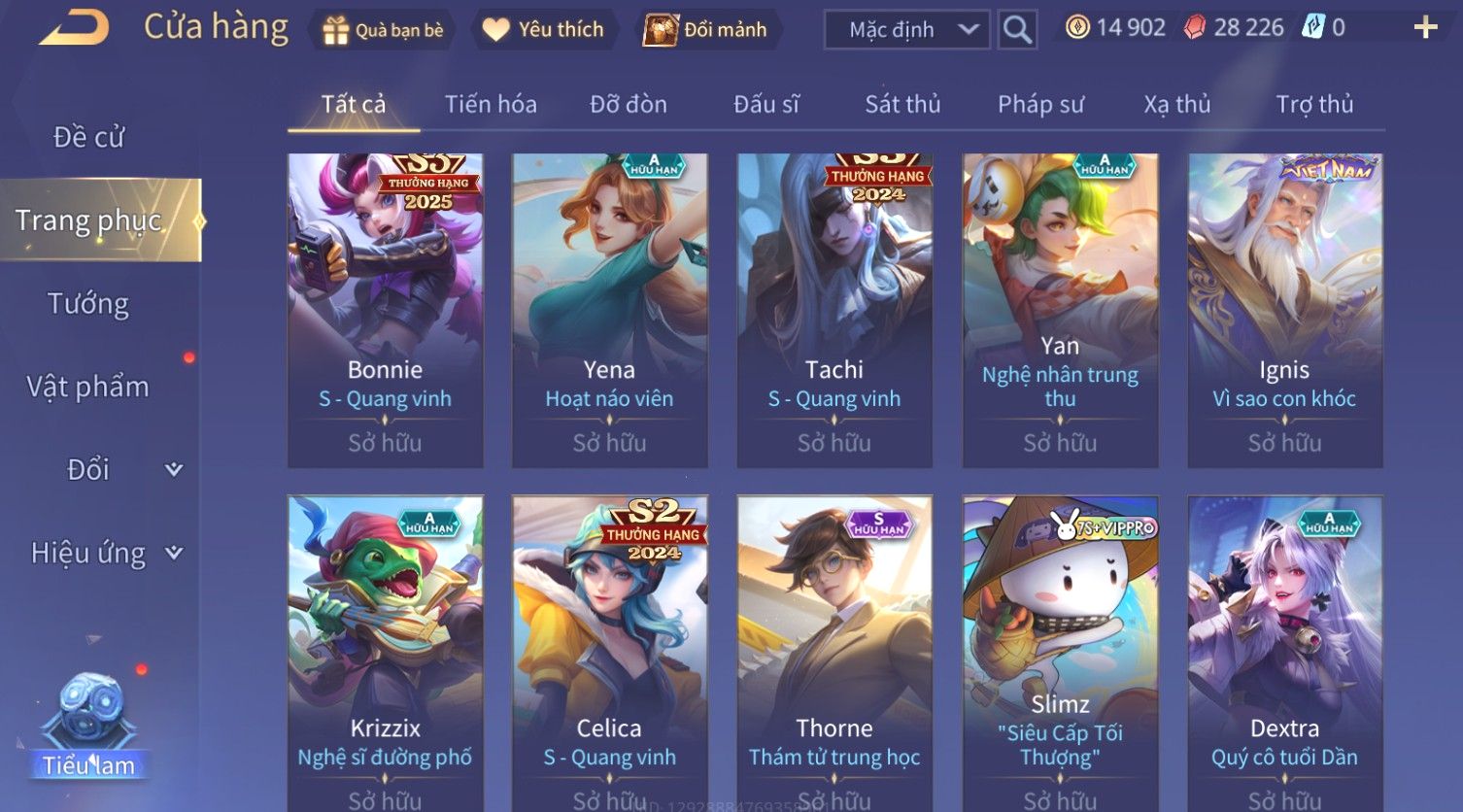
Task: Select the Đỡ đòn category tab
Action: (629, 104)
